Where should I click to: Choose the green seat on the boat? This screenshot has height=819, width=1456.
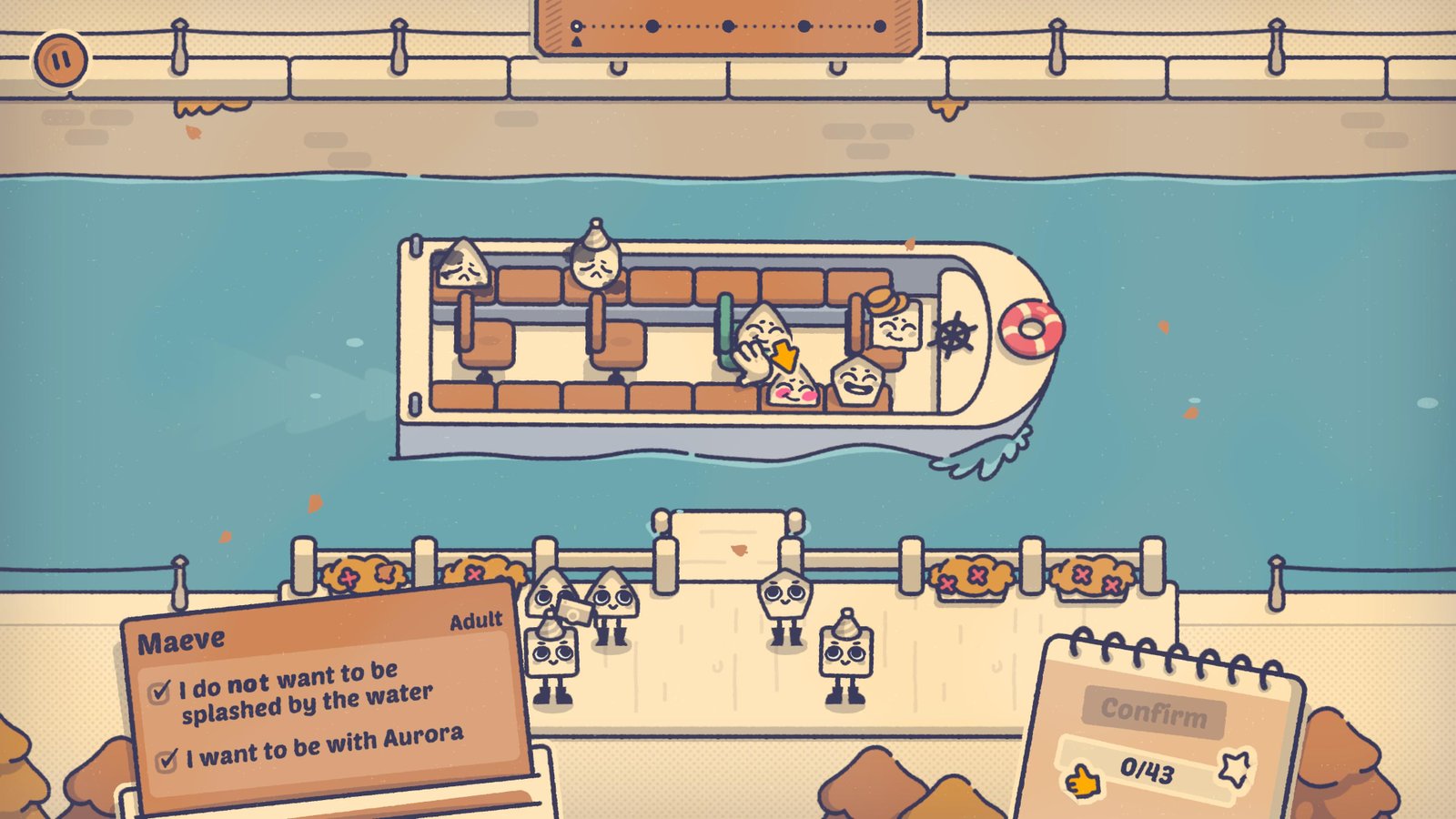(x=725, y=330)
